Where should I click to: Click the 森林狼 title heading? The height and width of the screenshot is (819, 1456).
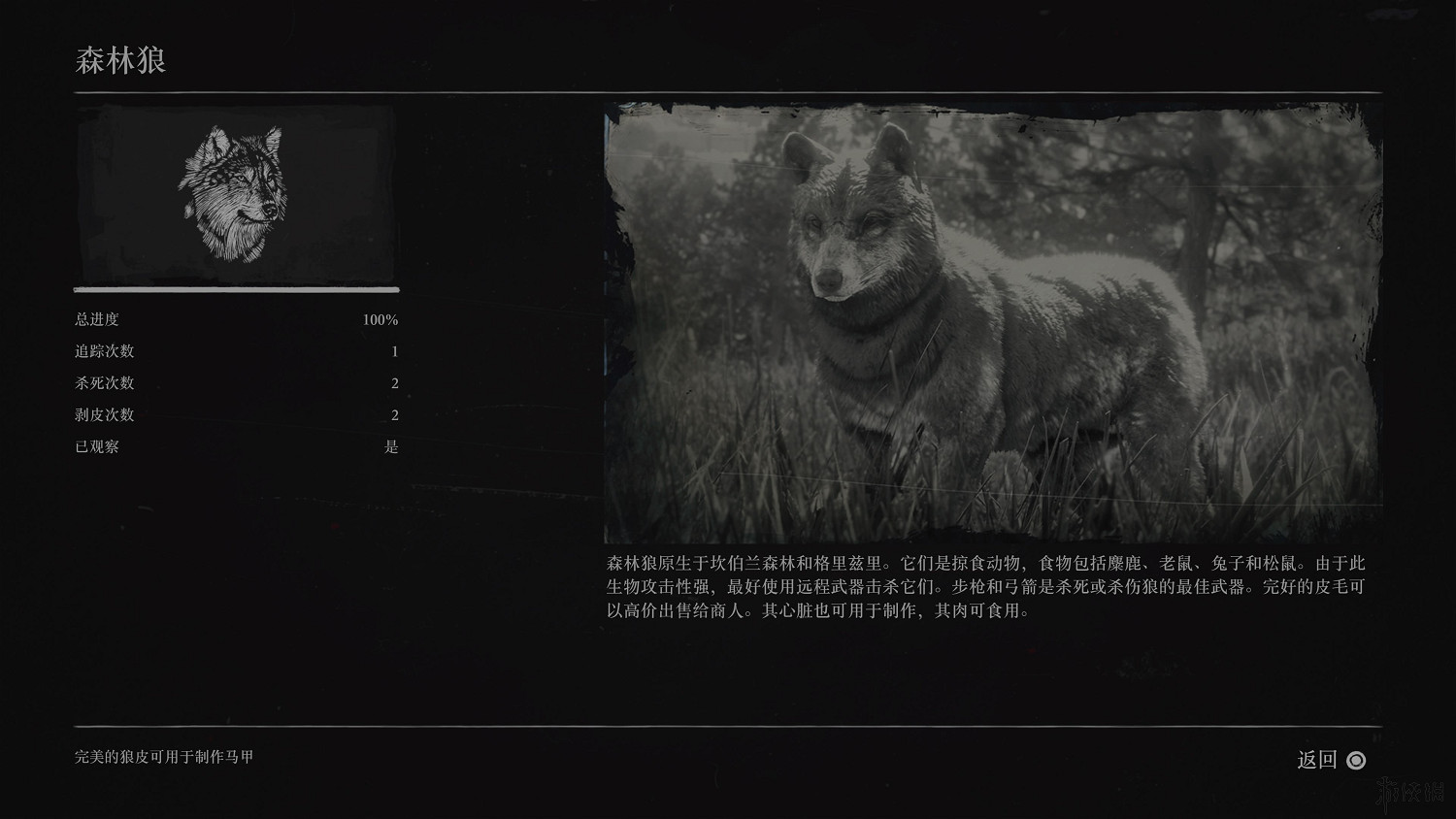coord(121,60)
